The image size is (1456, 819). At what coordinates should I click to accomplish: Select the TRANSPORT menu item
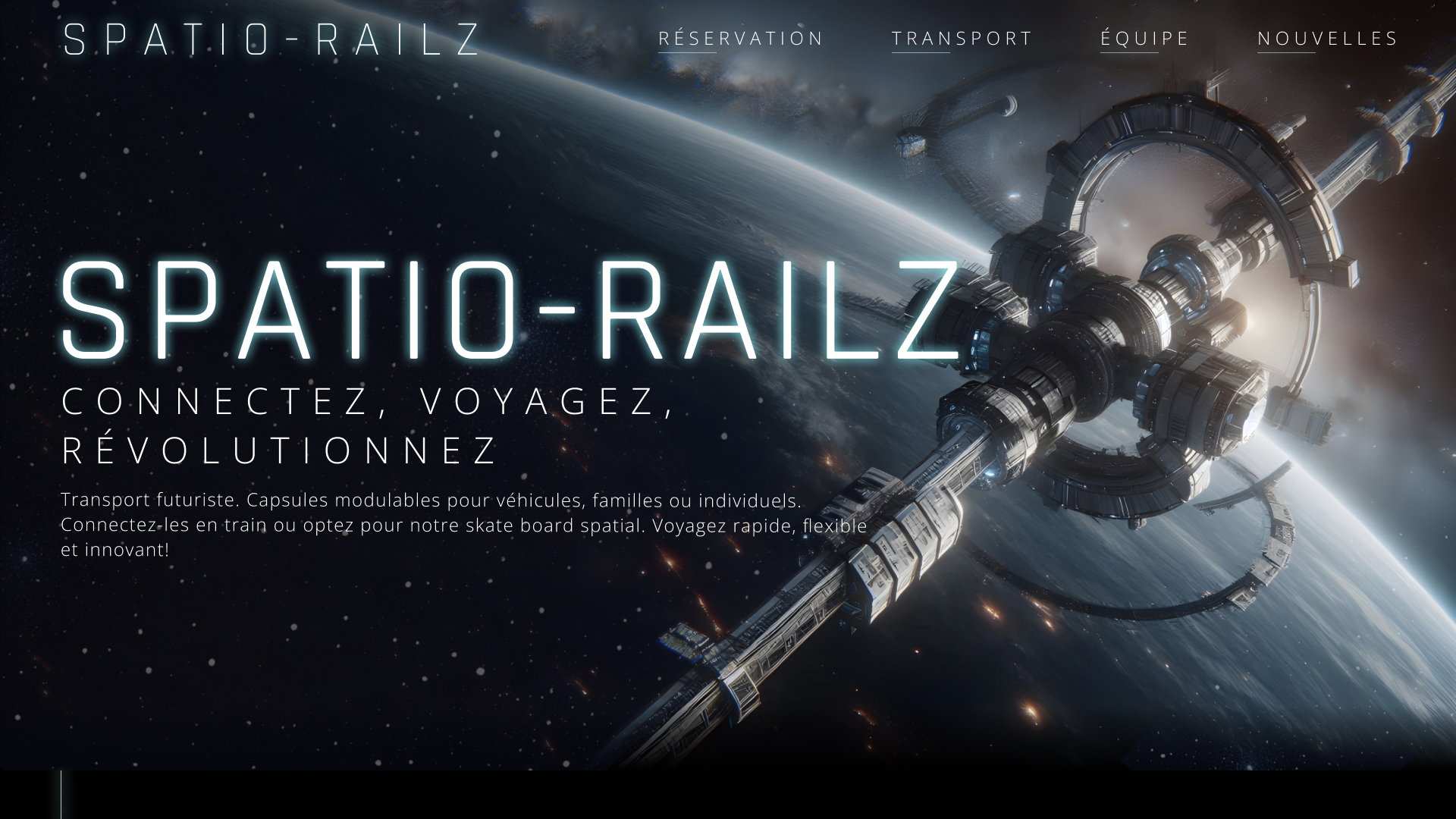[x=963, y=38]
